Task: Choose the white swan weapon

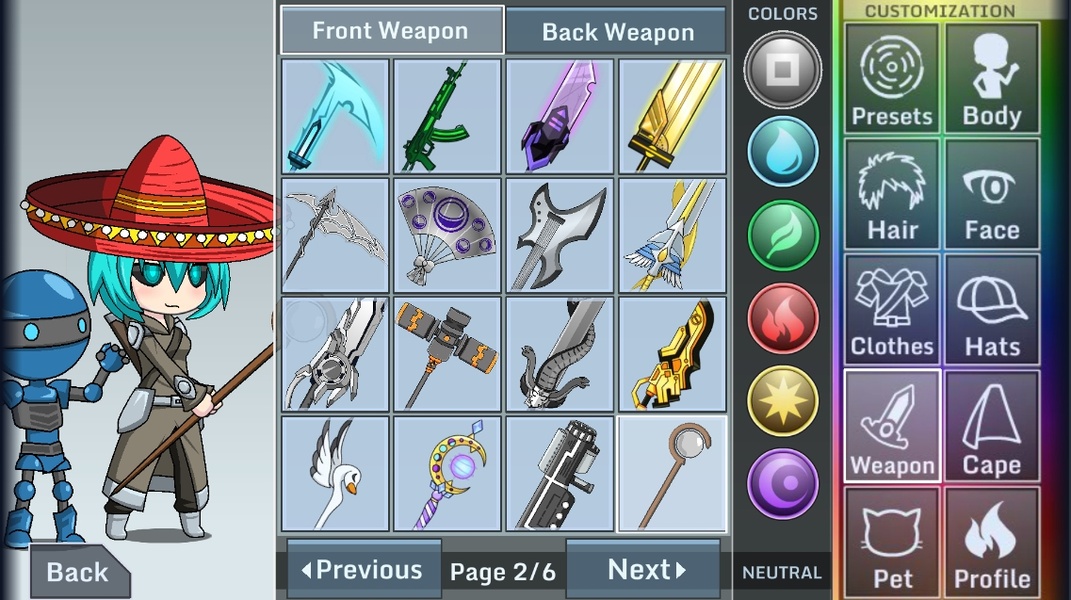Action: tap(335, 473)
